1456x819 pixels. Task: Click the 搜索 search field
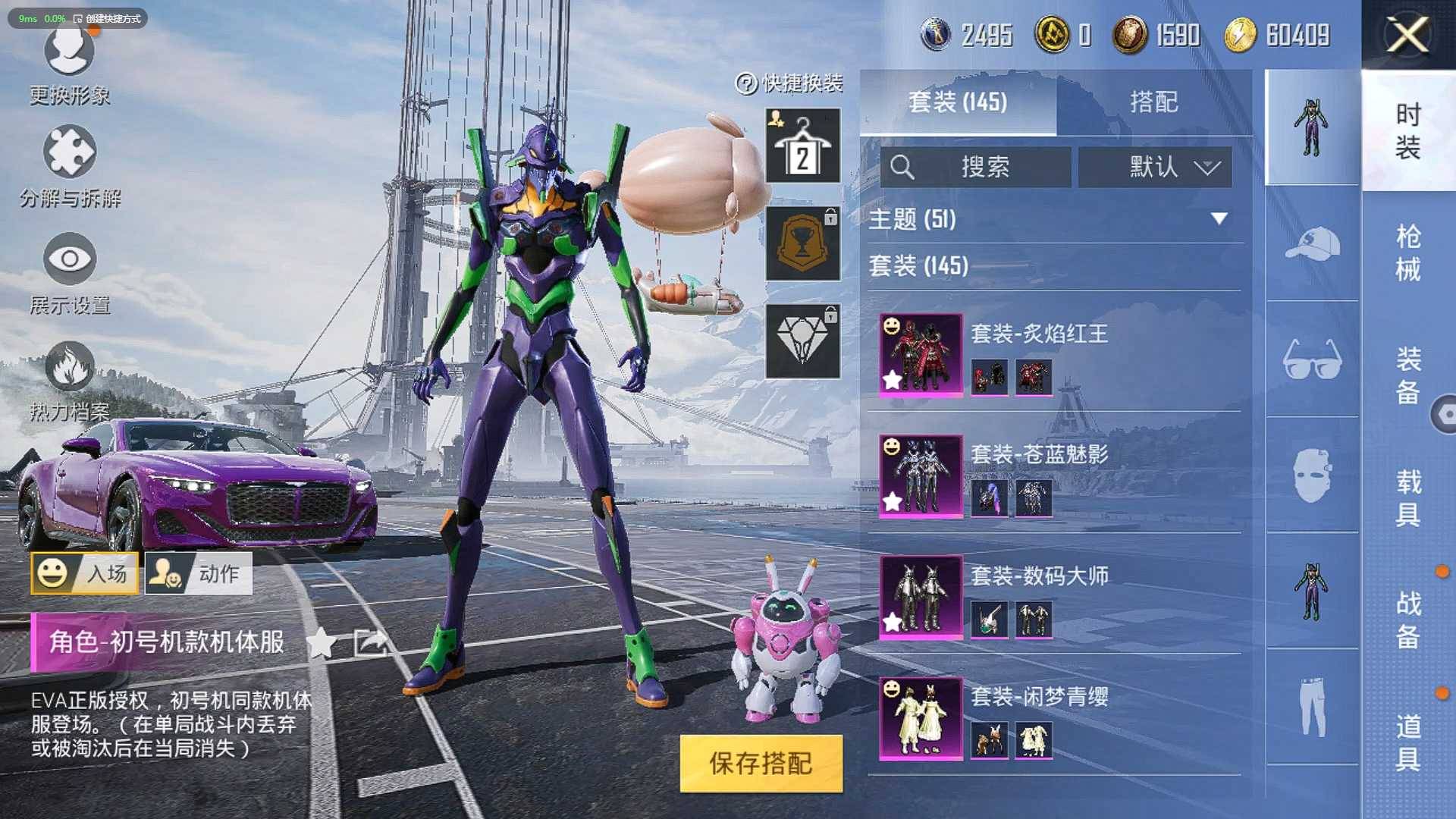[976, 167]
